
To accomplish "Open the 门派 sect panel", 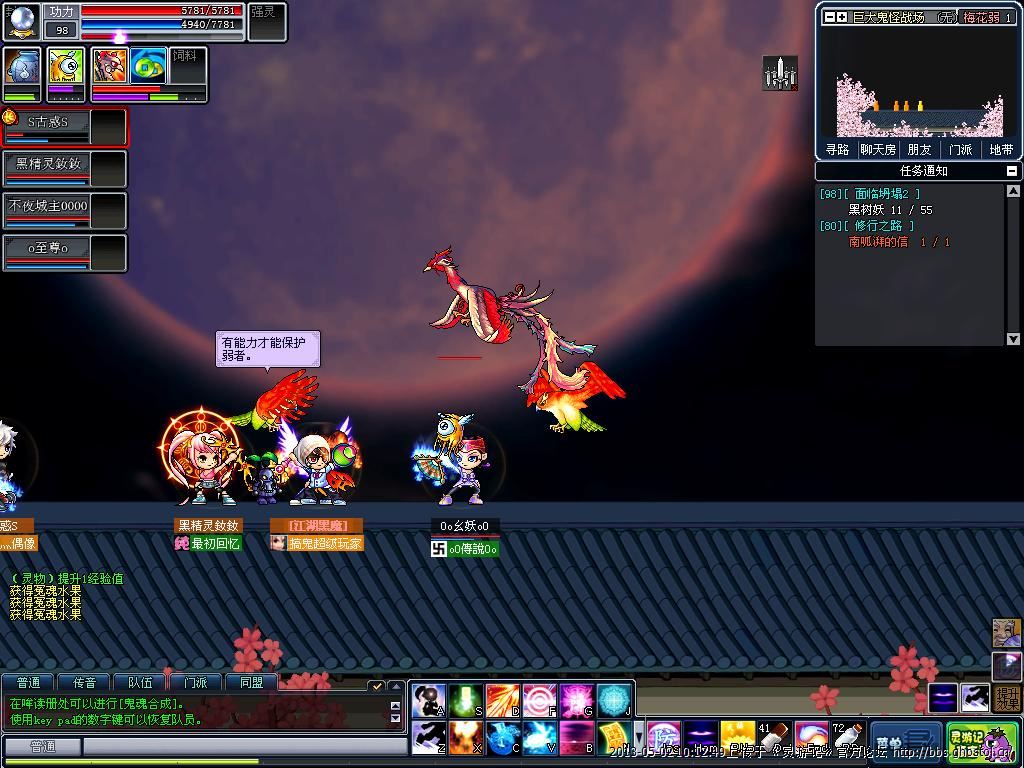I will coord(960,149).
